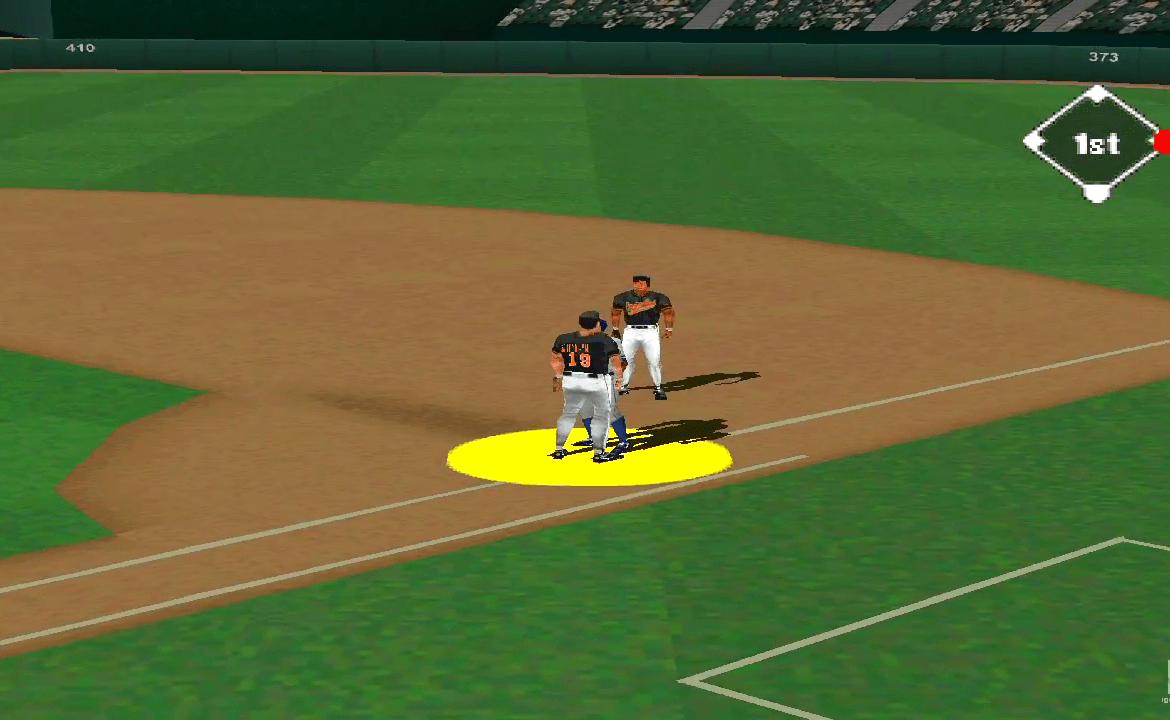Click the base runner diamond labeled 1st
Viewport: 1170px width, 720px height.
tap(1096, 144)
